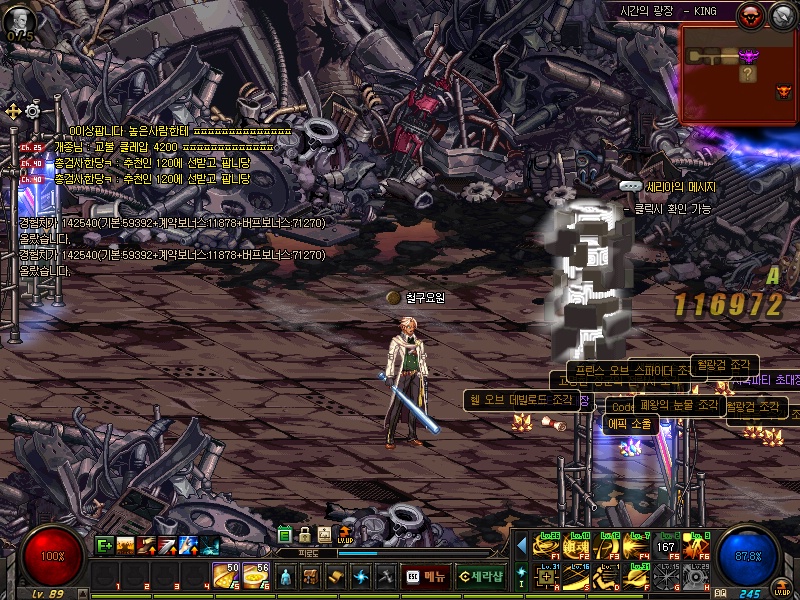Open the hammer icon in the menu bar
The image size is (800, 600).
click(x=385, y=576)
